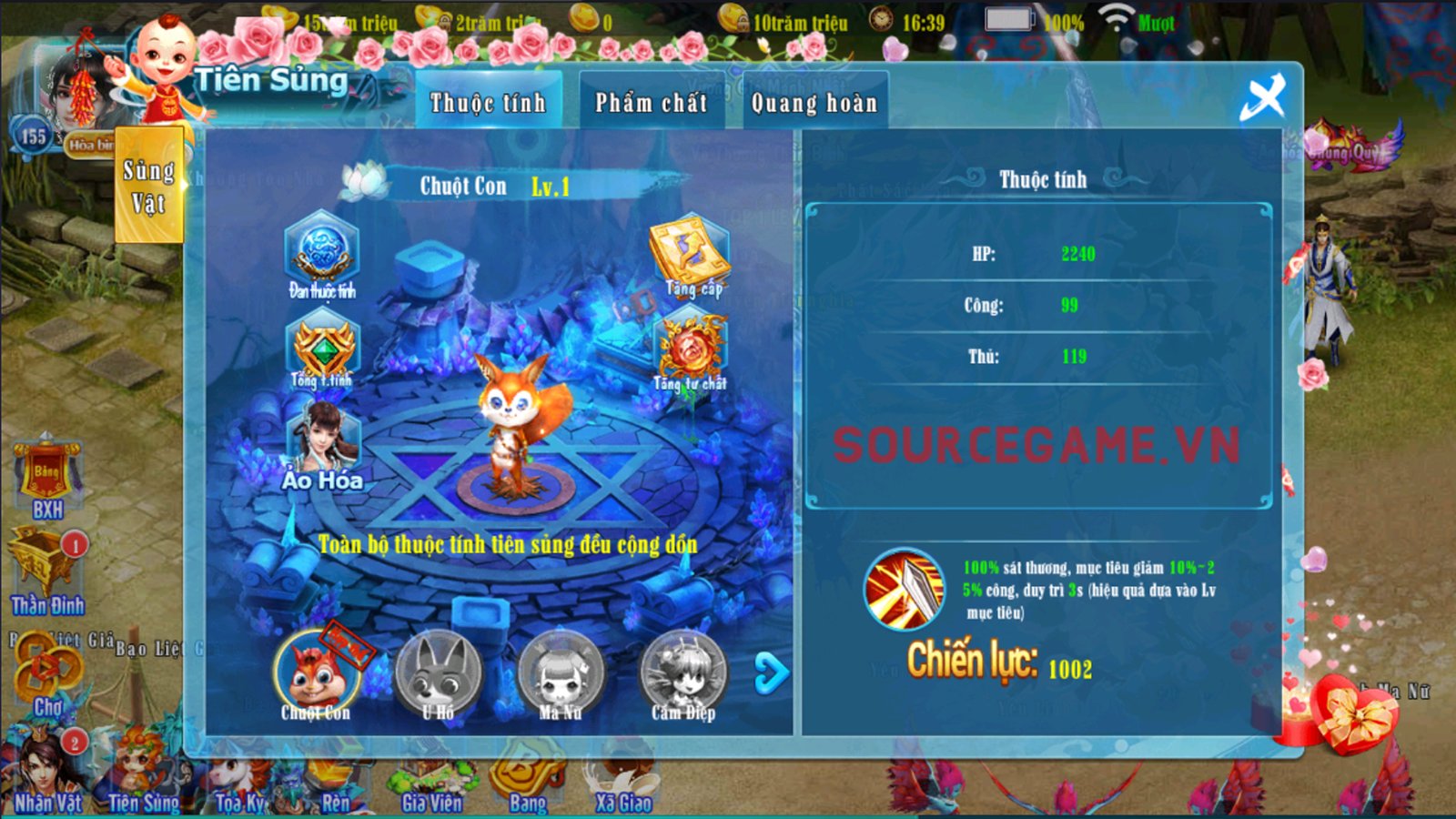Click the pet's sword skill icon
Screen dimensions: 1456x819
pyautogui.click(x=905, y=590)
